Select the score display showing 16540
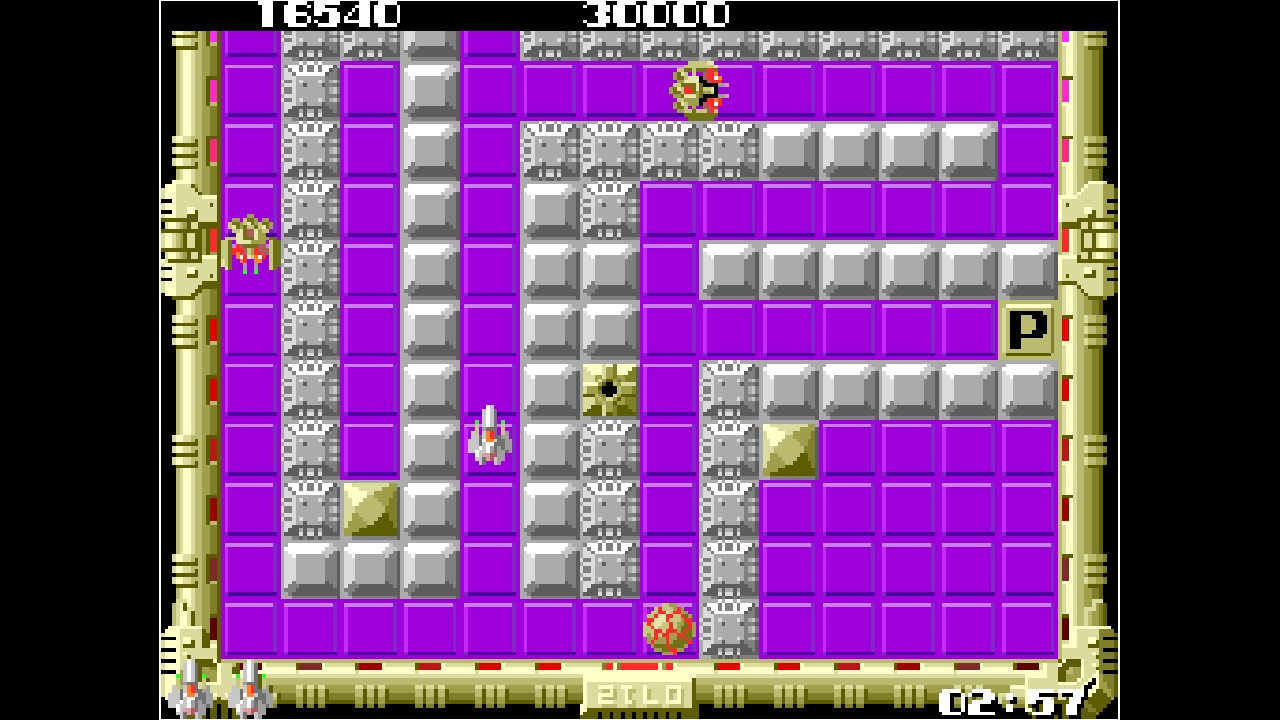The image size is (1280, 720). coord(330,14)
